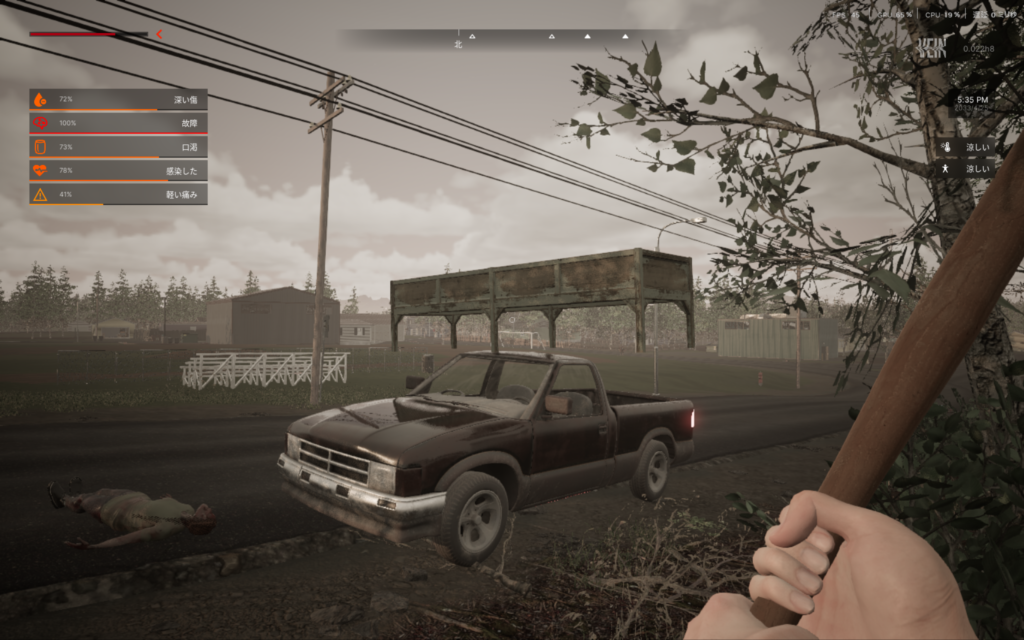The image size is (1024, 640).
Task: Click the 北 north mark on compass
Action: [x=458, y=43]
